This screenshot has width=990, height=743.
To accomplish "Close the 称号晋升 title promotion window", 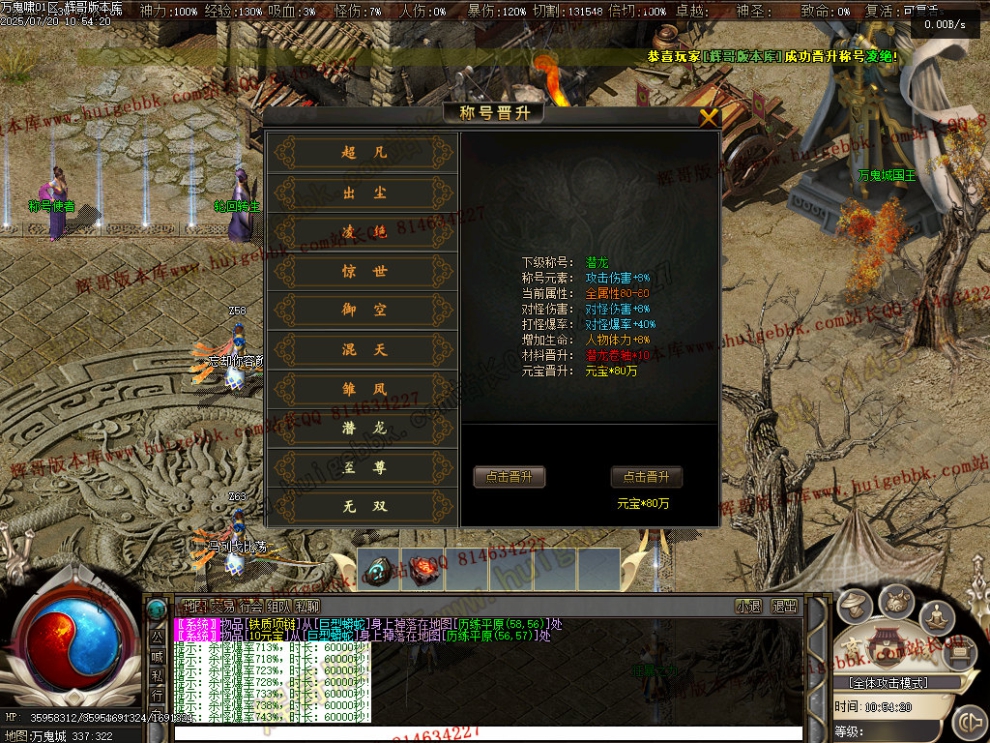I will pos(708,118).
